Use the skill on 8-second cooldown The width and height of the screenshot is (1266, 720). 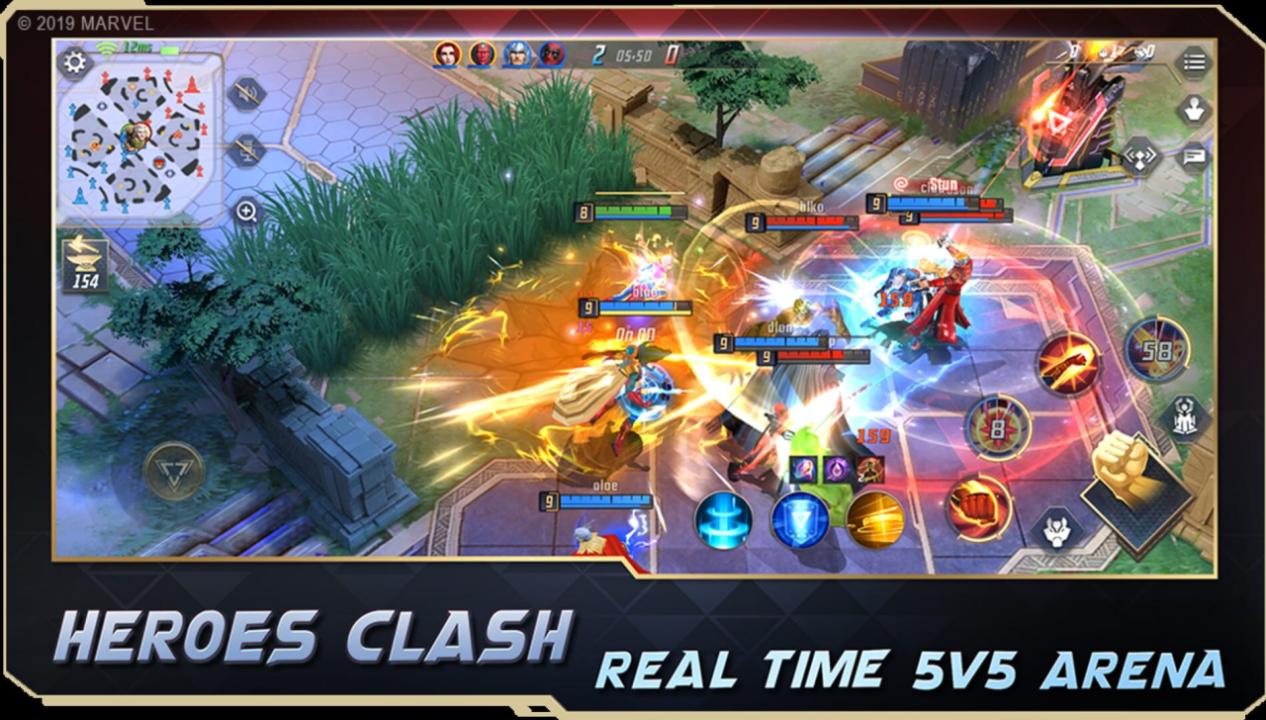point(997,427)
